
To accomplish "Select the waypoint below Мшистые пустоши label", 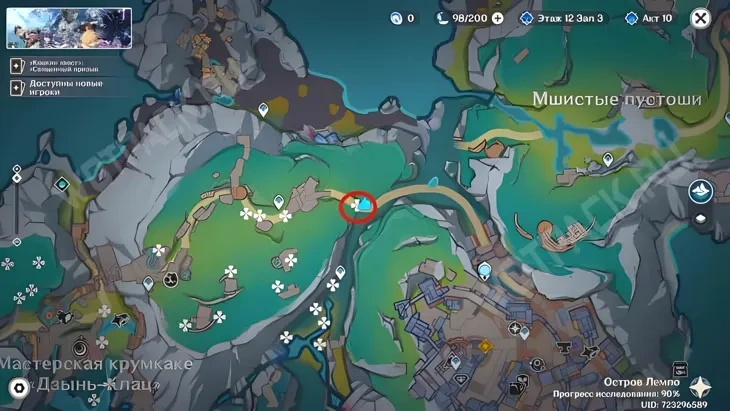I will coord(608,160).
